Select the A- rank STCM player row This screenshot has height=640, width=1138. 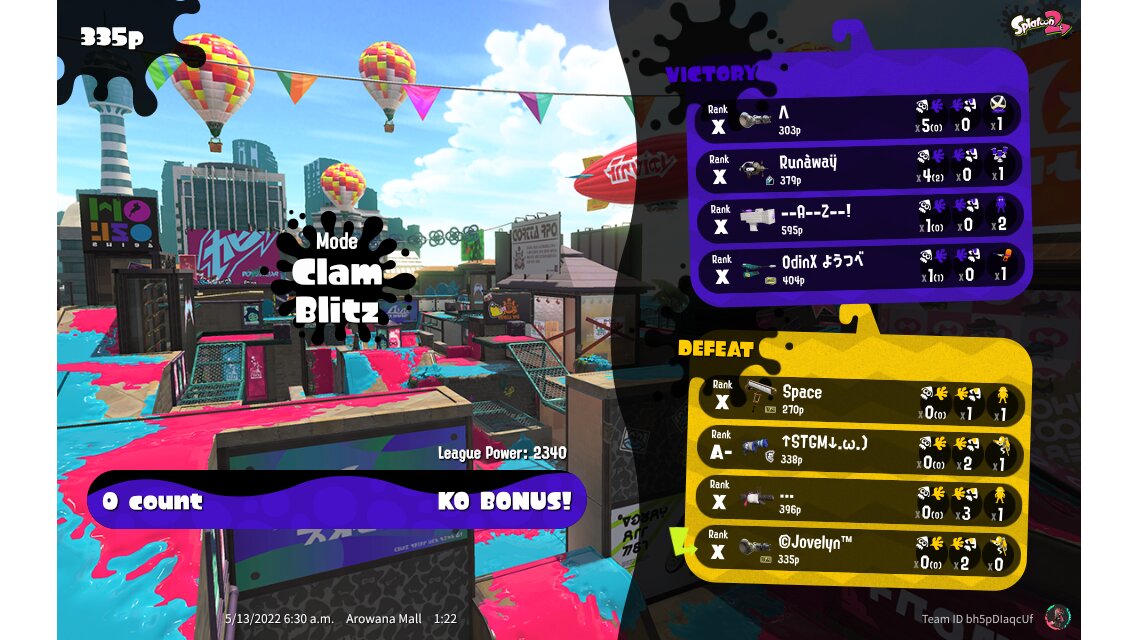858,451
